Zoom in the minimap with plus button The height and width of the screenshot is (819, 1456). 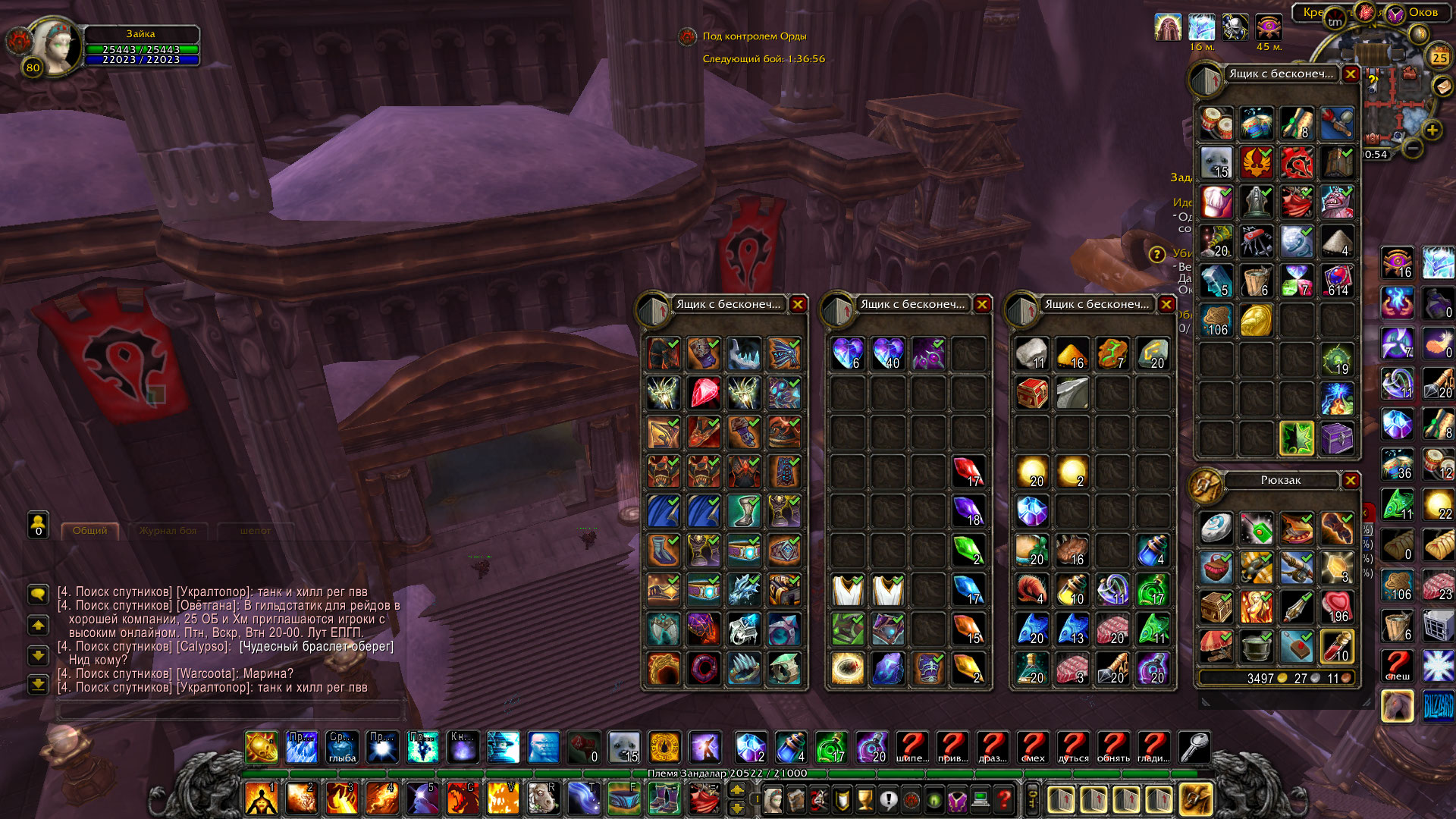click(1432, 130)
